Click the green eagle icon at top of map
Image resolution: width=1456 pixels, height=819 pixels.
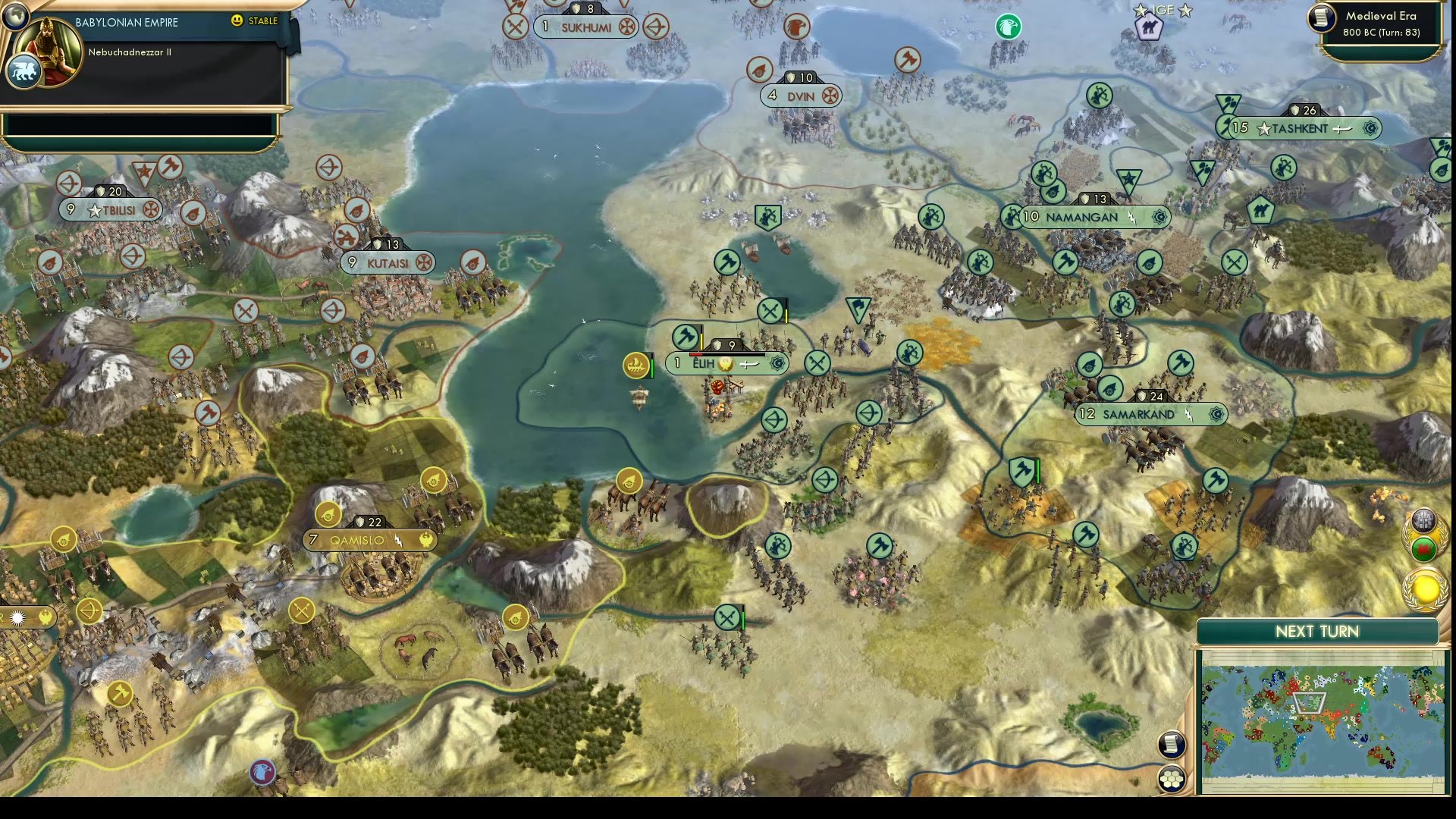coord(1009,27)
